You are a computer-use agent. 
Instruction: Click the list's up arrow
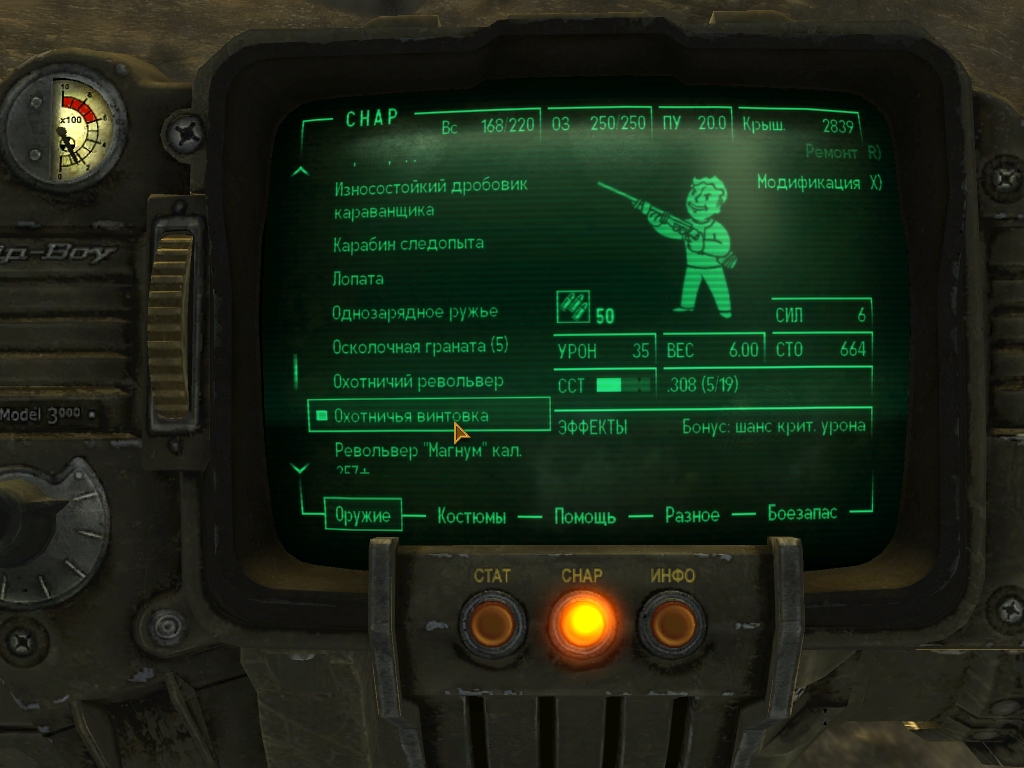click(x=298, y=171)
